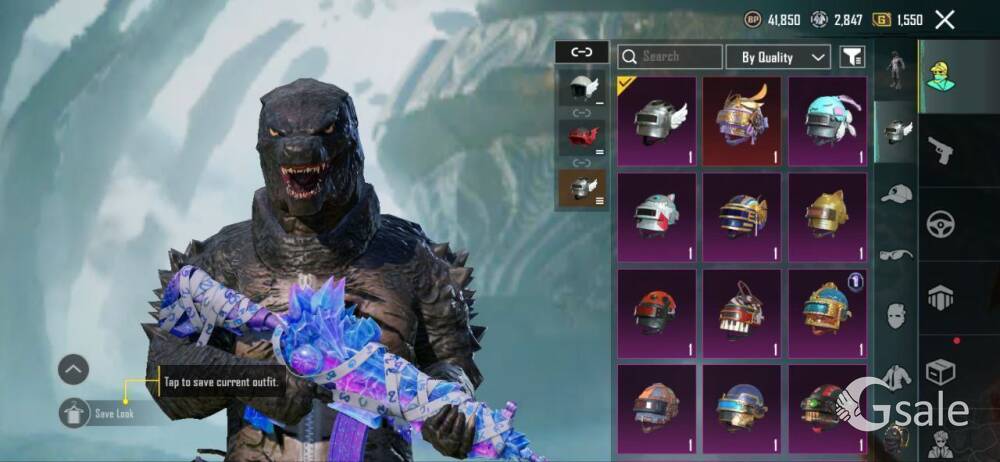1000x462 pixels.
Task: Select the red ladybug helmet
Action: (x=656, y=312)
